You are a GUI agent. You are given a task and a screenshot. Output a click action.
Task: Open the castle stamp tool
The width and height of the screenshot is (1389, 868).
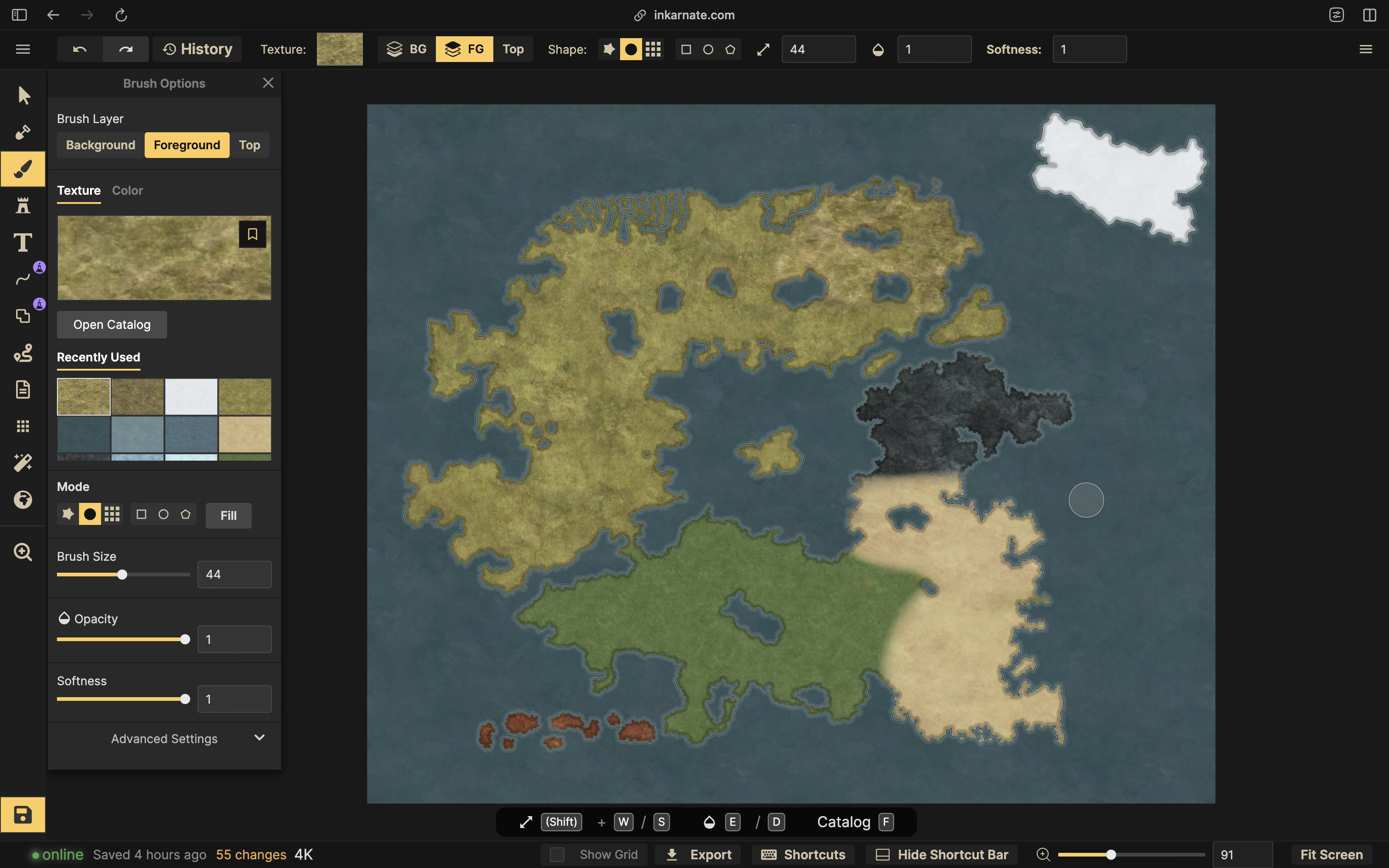point(23,205)
